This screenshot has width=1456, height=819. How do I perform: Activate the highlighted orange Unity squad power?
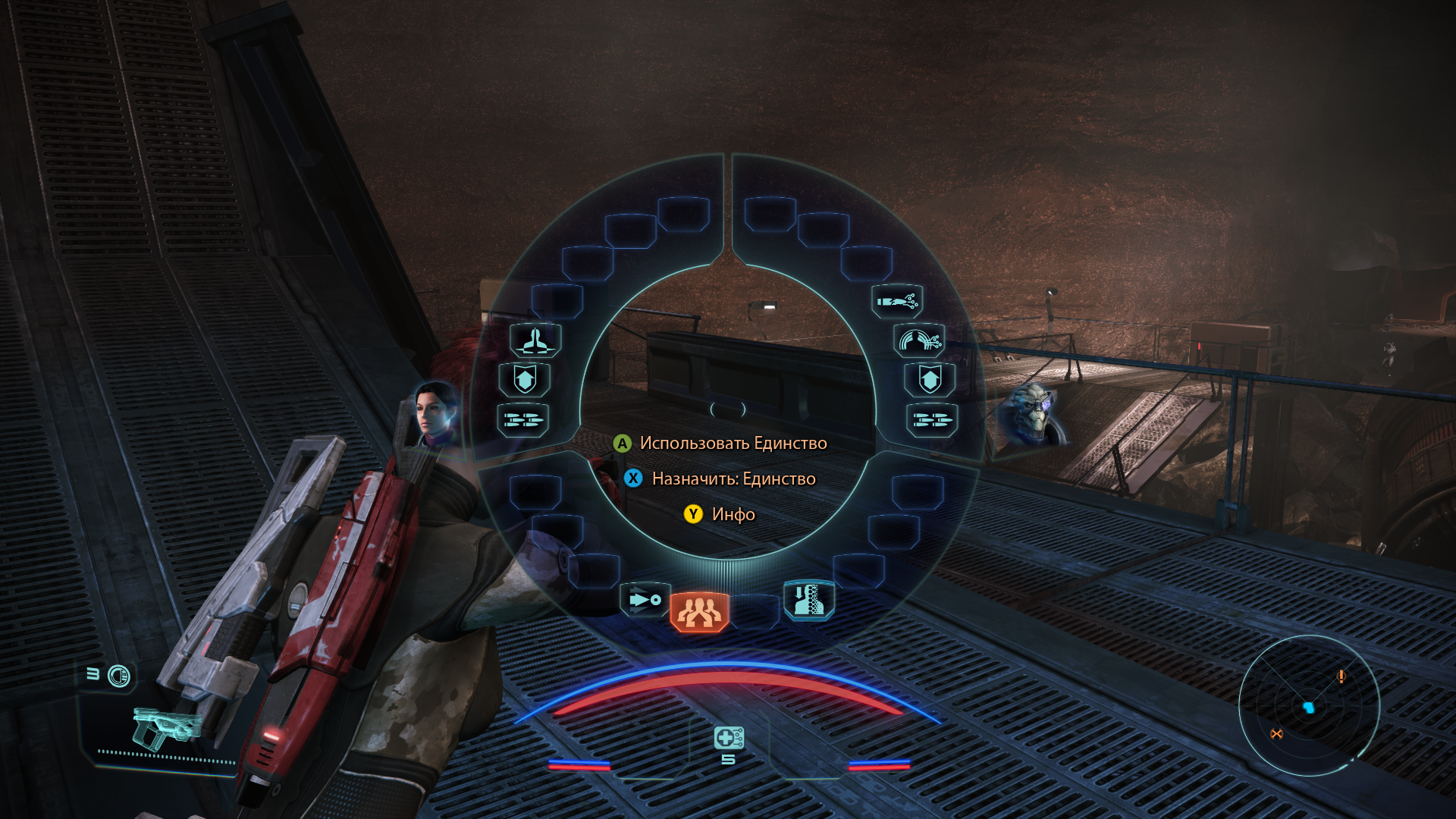699,612
